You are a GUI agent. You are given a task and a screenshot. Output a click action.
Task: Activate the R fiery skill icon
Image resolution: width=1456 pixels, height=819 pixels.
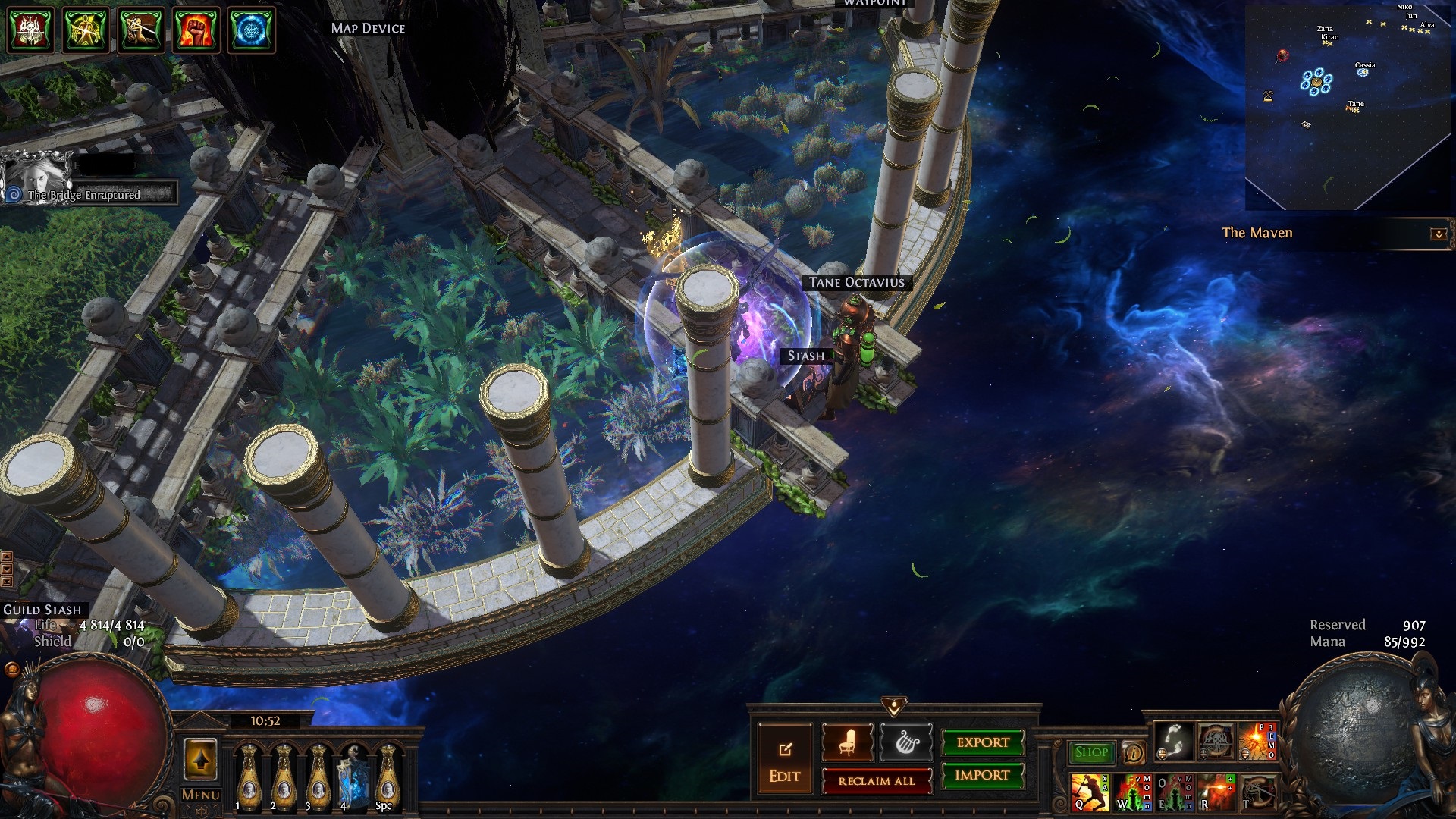tap(1216, 792)
